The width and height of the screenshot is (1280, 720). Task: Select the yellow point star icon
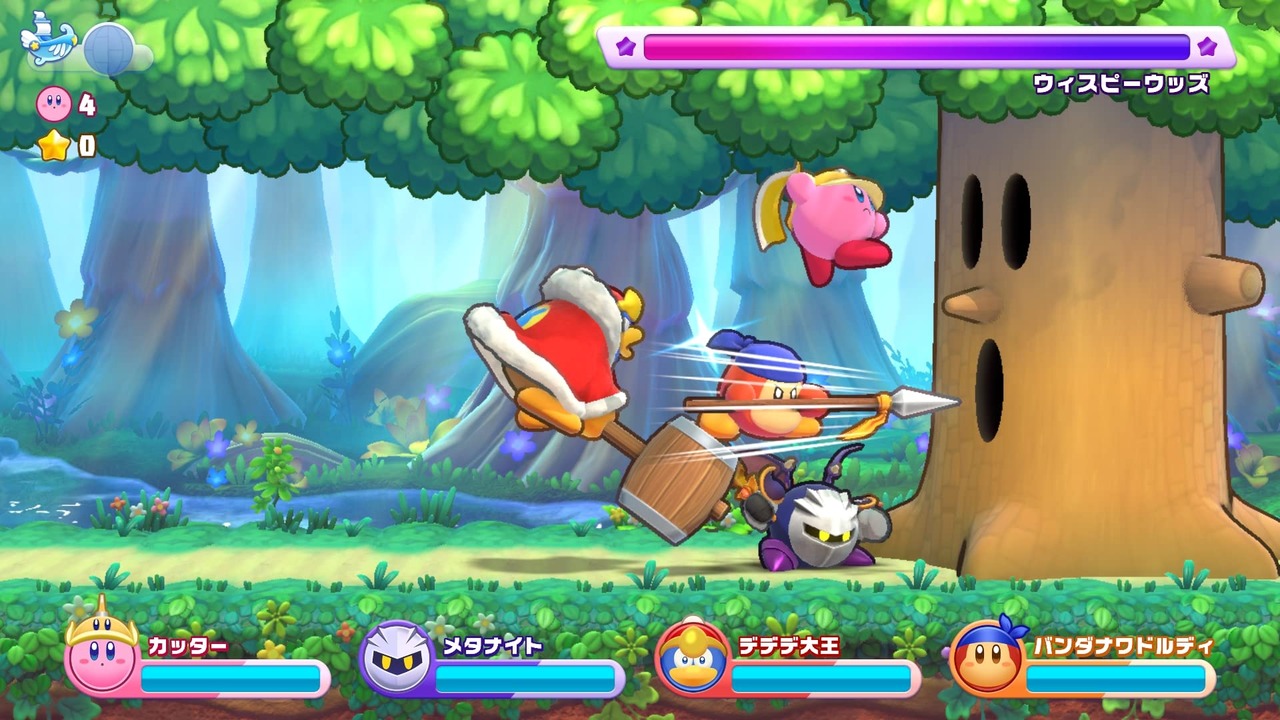[x=55, y=147]
